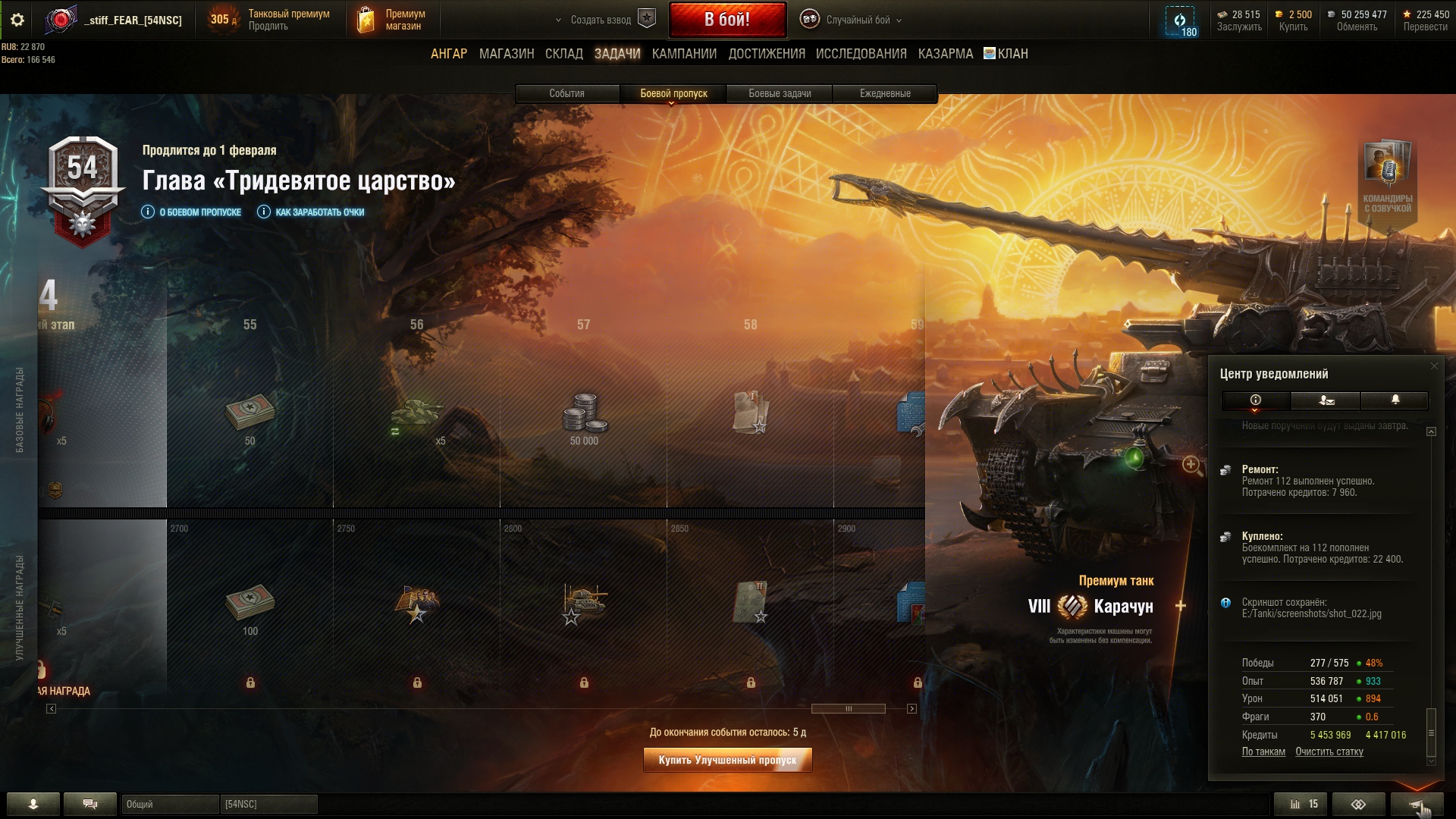
Task: Buy the Улучшенный пропуск upgrade
Action: [727, 760]
